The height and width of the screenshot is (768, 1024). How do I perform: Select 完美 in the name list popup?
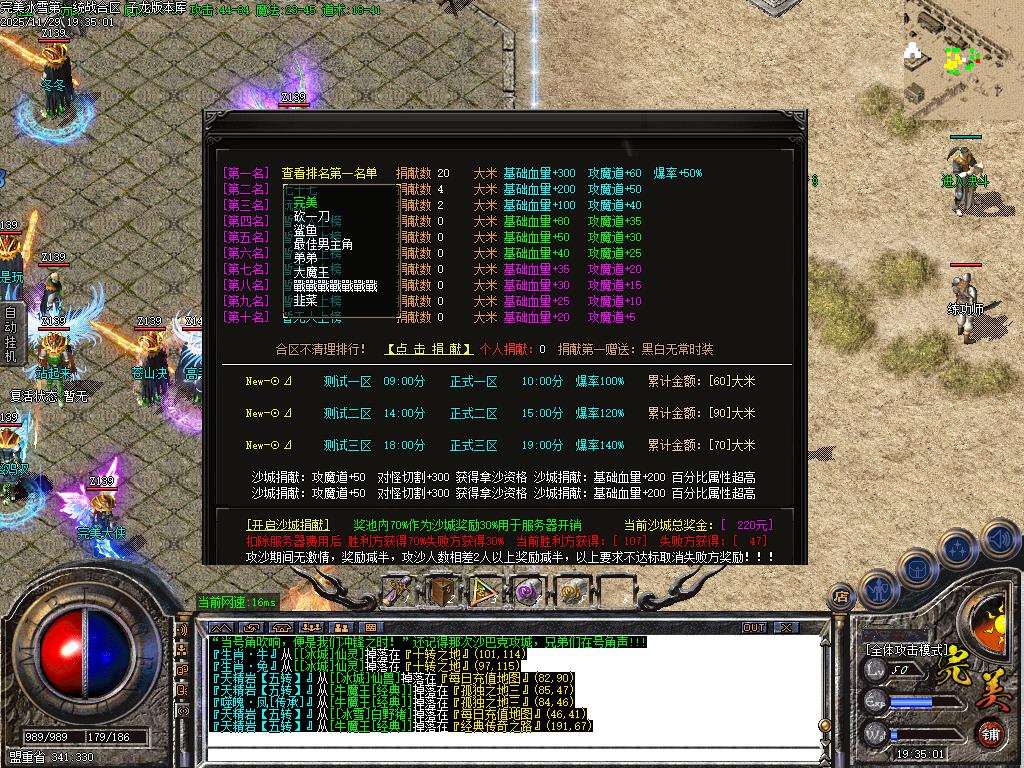[304, 203]
